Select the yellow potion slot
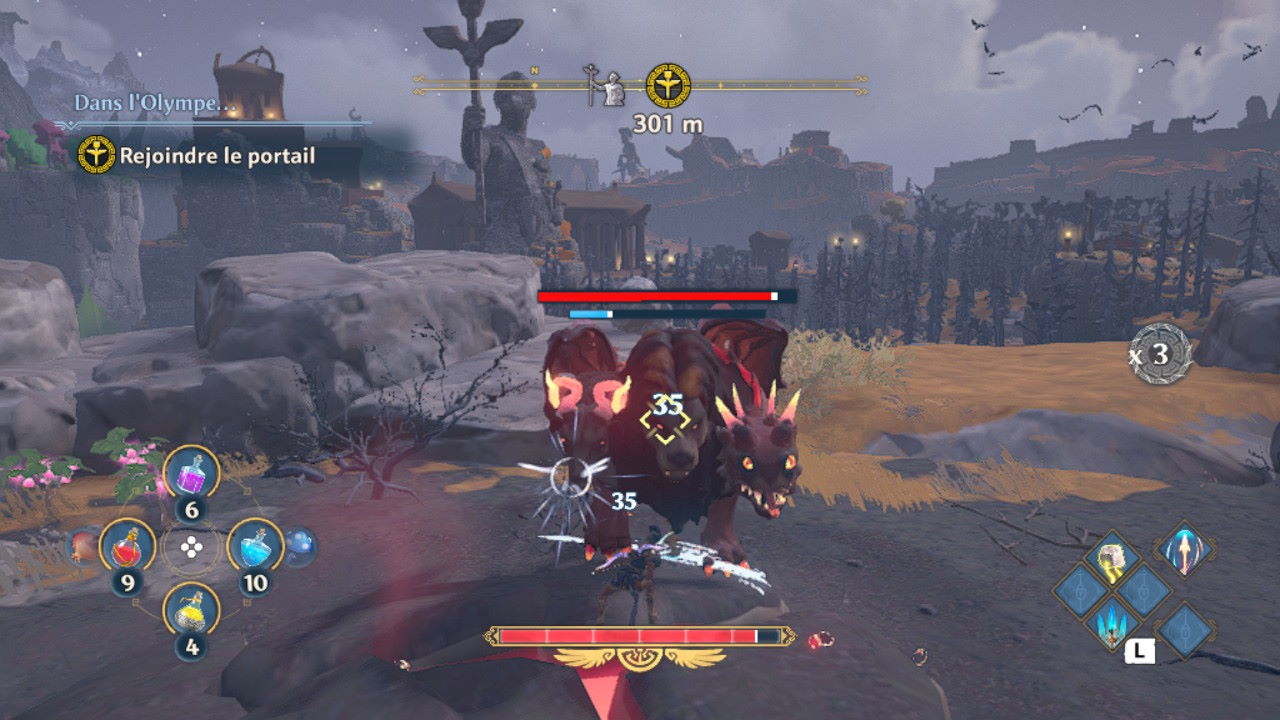The width and height of the screenshot is (1280, 720). coord(190,608)
